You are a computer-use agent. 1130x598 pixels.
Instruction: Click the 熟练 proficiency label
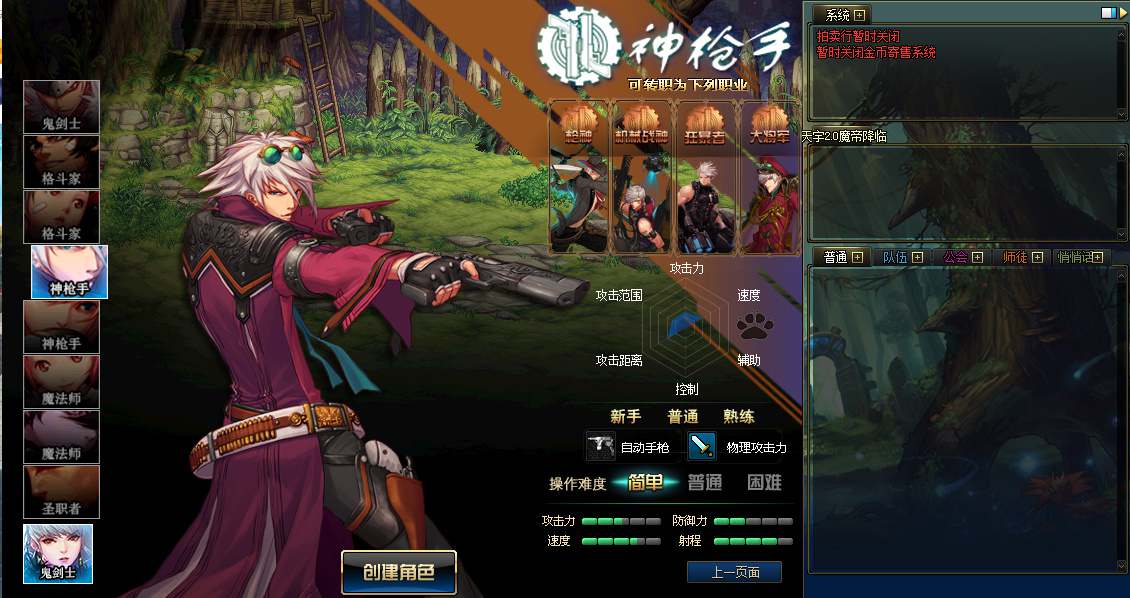click(739, 416)
